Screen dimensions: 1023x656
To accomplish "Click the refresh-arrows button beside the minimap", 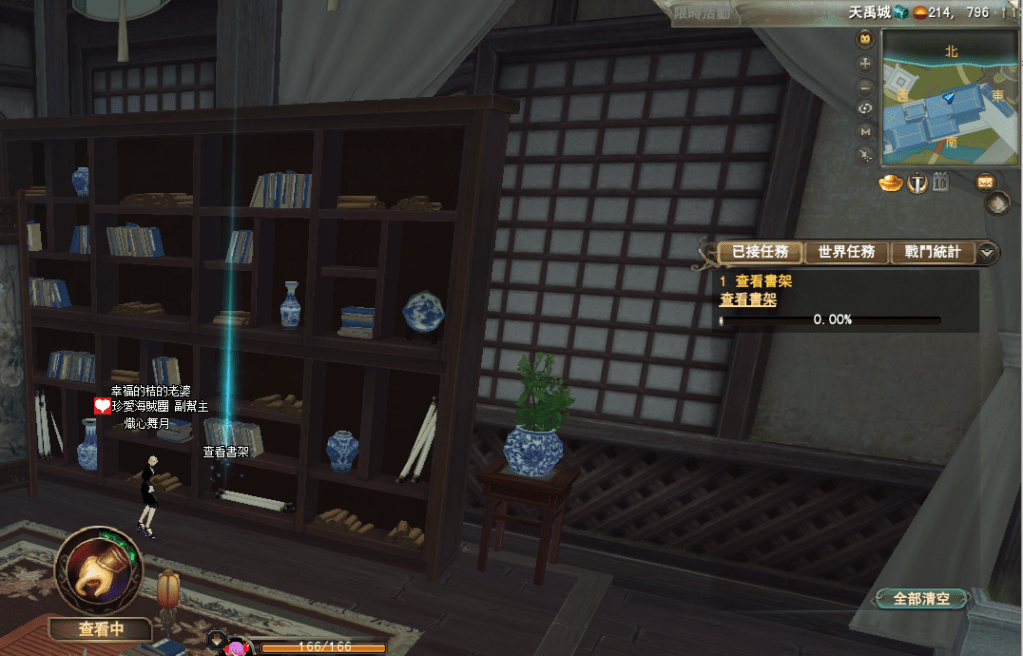I will coord(866,108).
